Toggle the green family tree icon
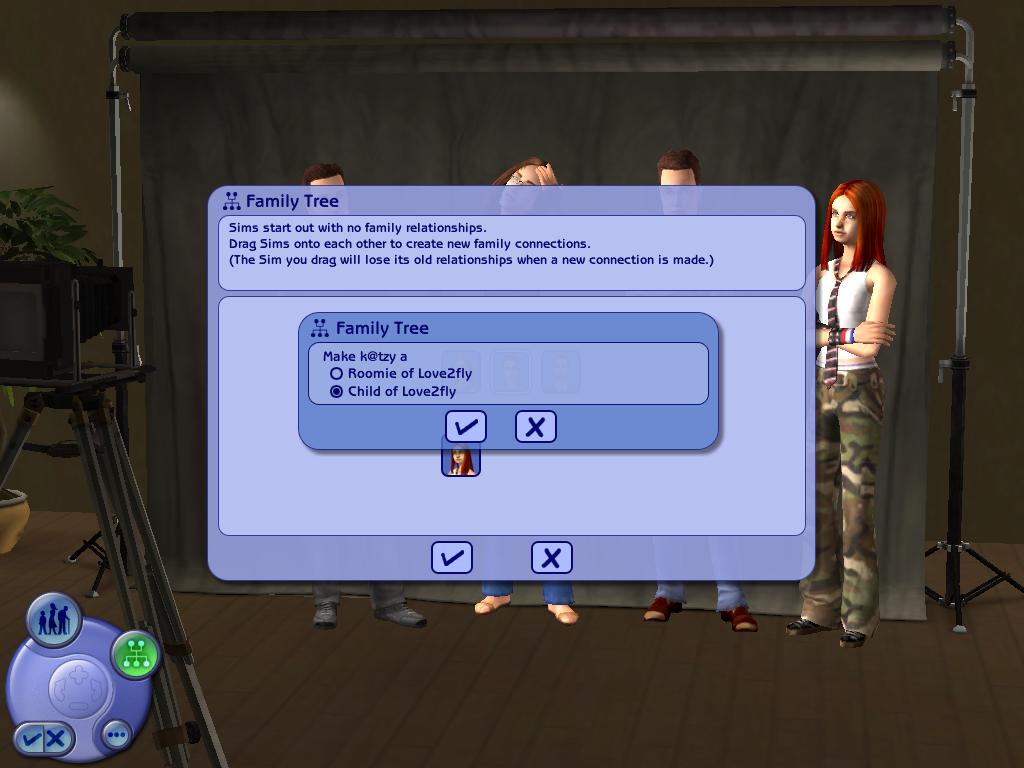 (x=136, y=655)
